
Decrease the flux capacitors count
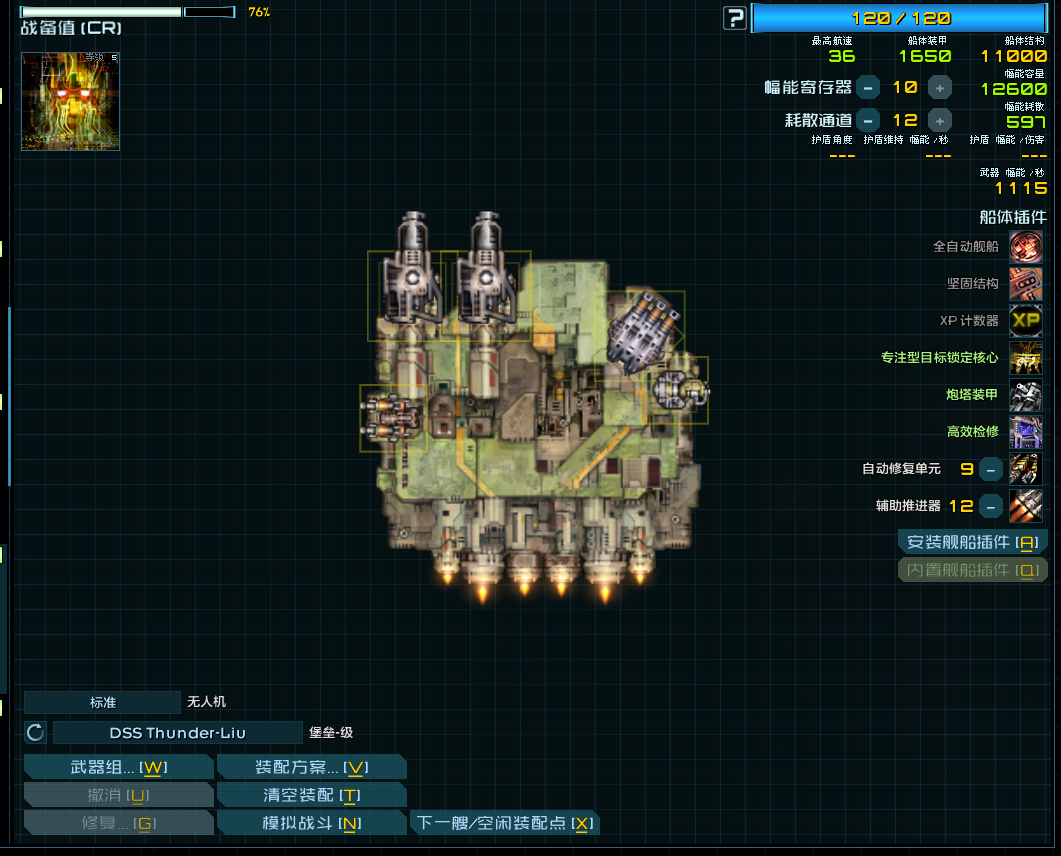point(868,88)
